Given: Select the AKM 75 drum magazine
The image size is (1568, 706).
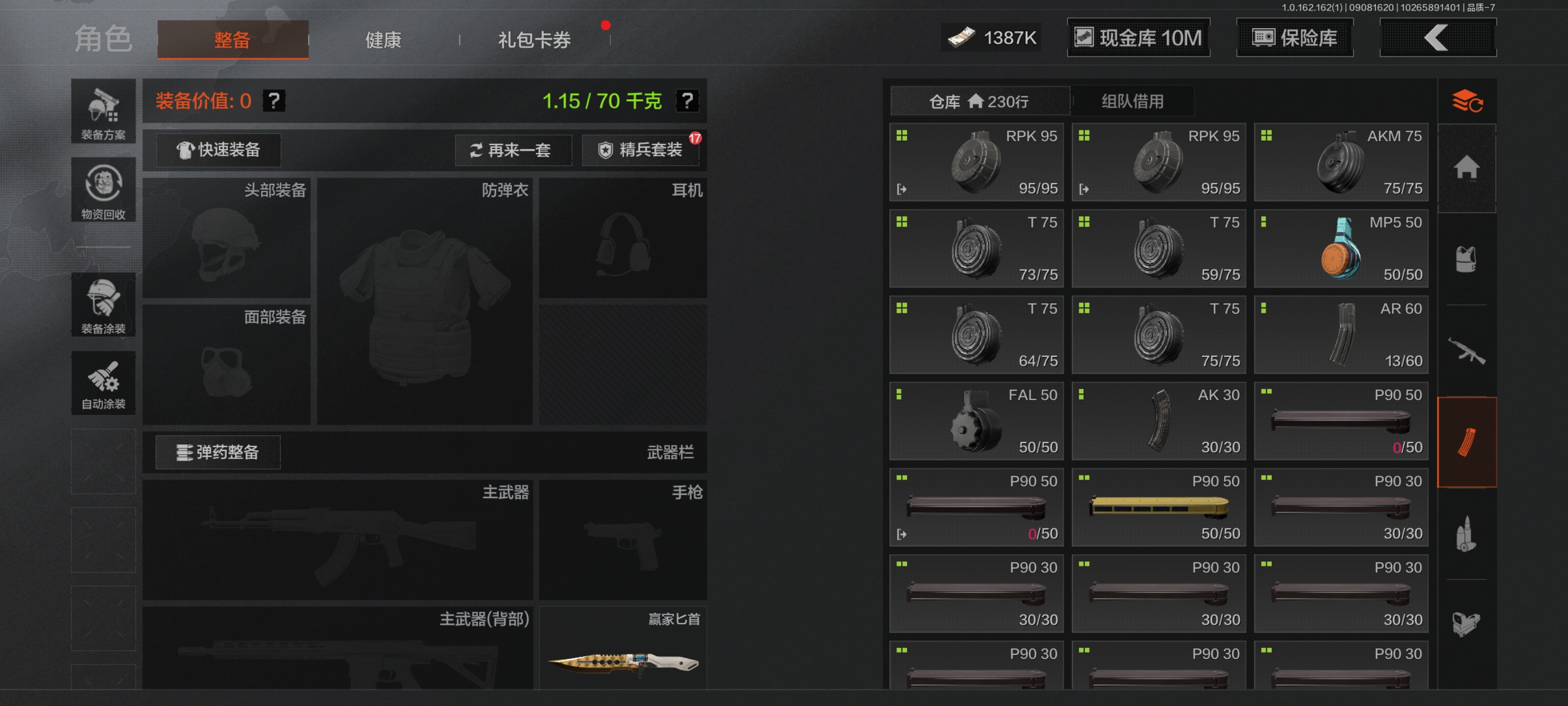Looking at the screenshot, I should click(1341, 162).
